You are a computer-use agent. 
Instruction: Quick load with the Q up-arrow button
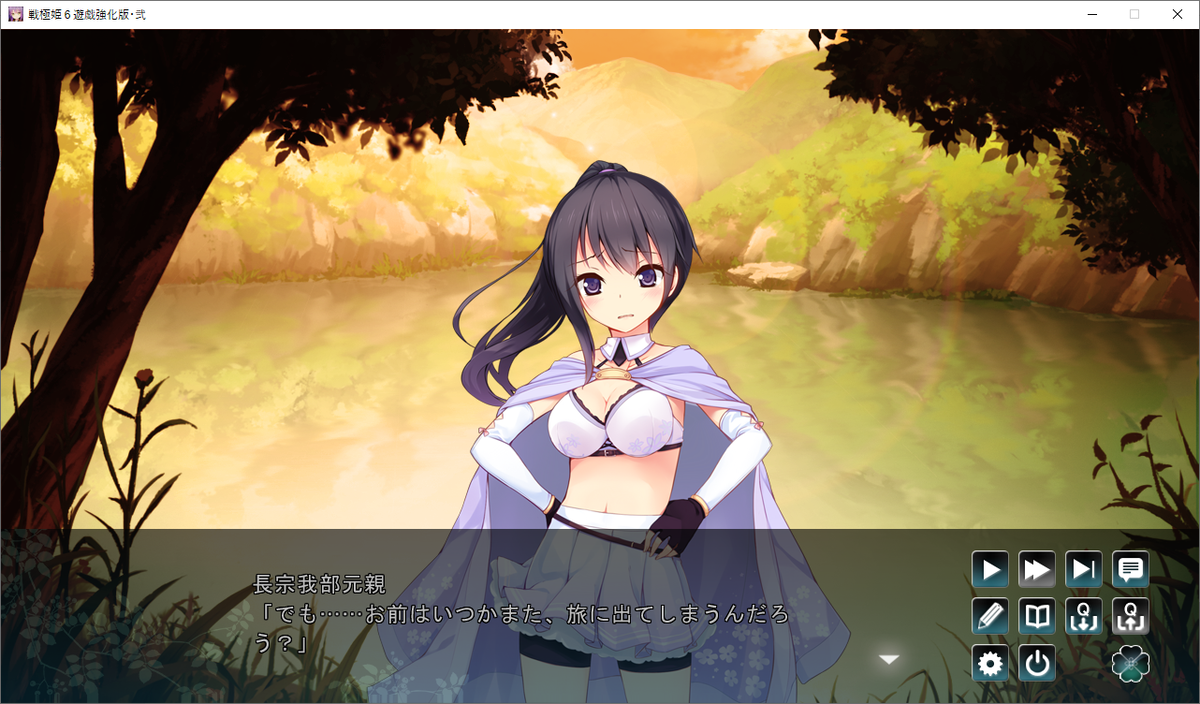[1131, 616]
